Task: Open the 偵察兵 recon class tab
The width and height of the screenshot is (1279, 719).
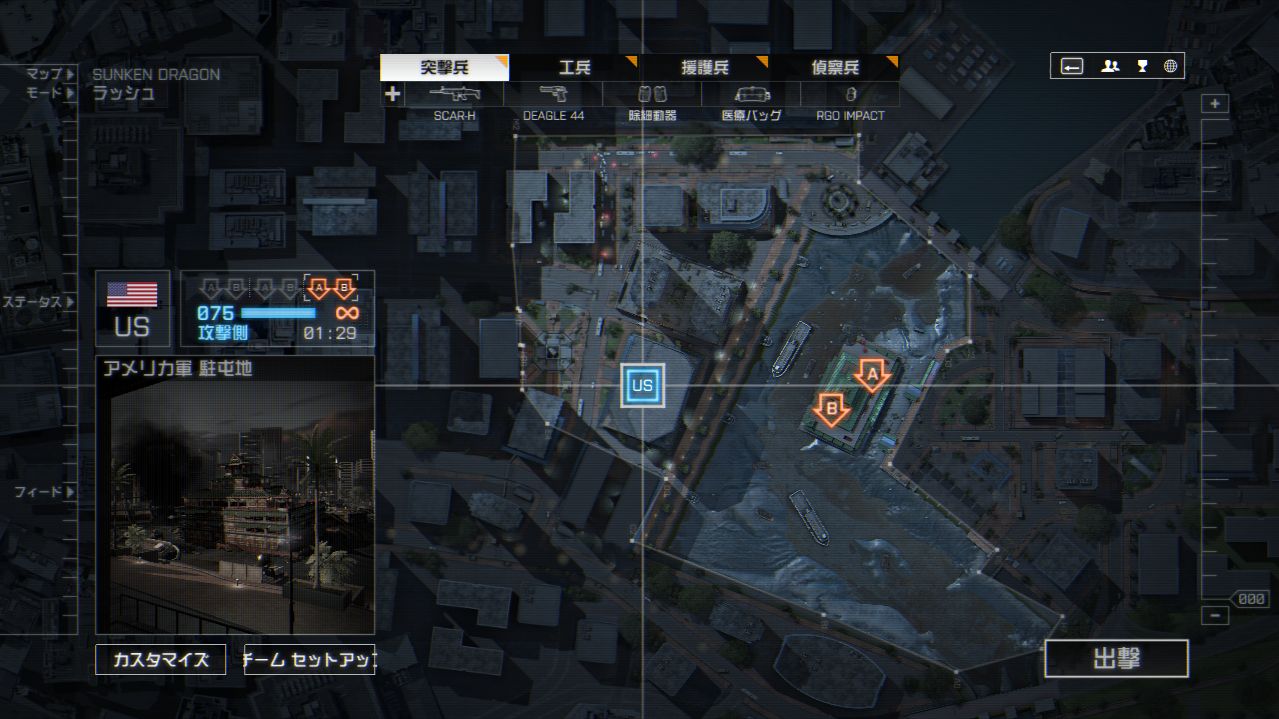Action: click(834, 68)
